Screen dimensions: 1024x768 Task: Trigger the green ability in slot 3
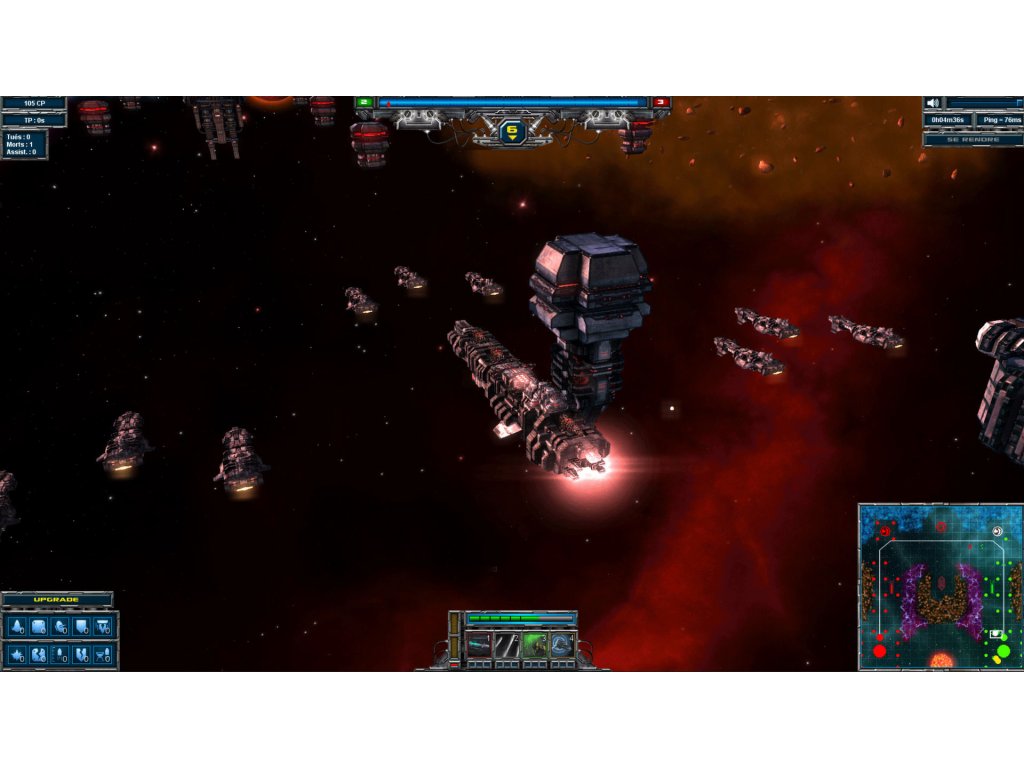point(534,645)
